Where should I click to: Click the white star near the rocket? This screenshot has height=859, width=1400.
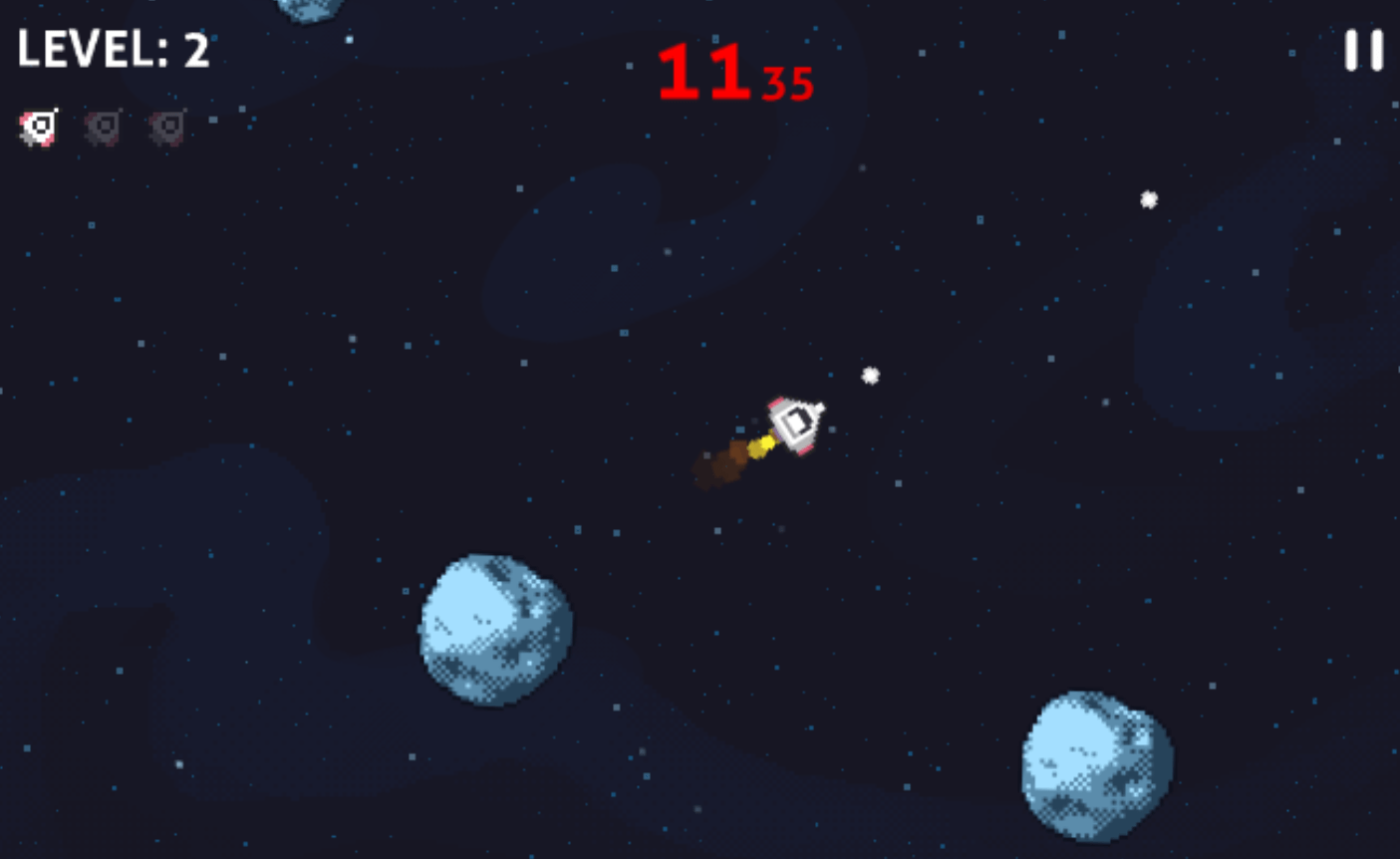click(x=869, y=376)
